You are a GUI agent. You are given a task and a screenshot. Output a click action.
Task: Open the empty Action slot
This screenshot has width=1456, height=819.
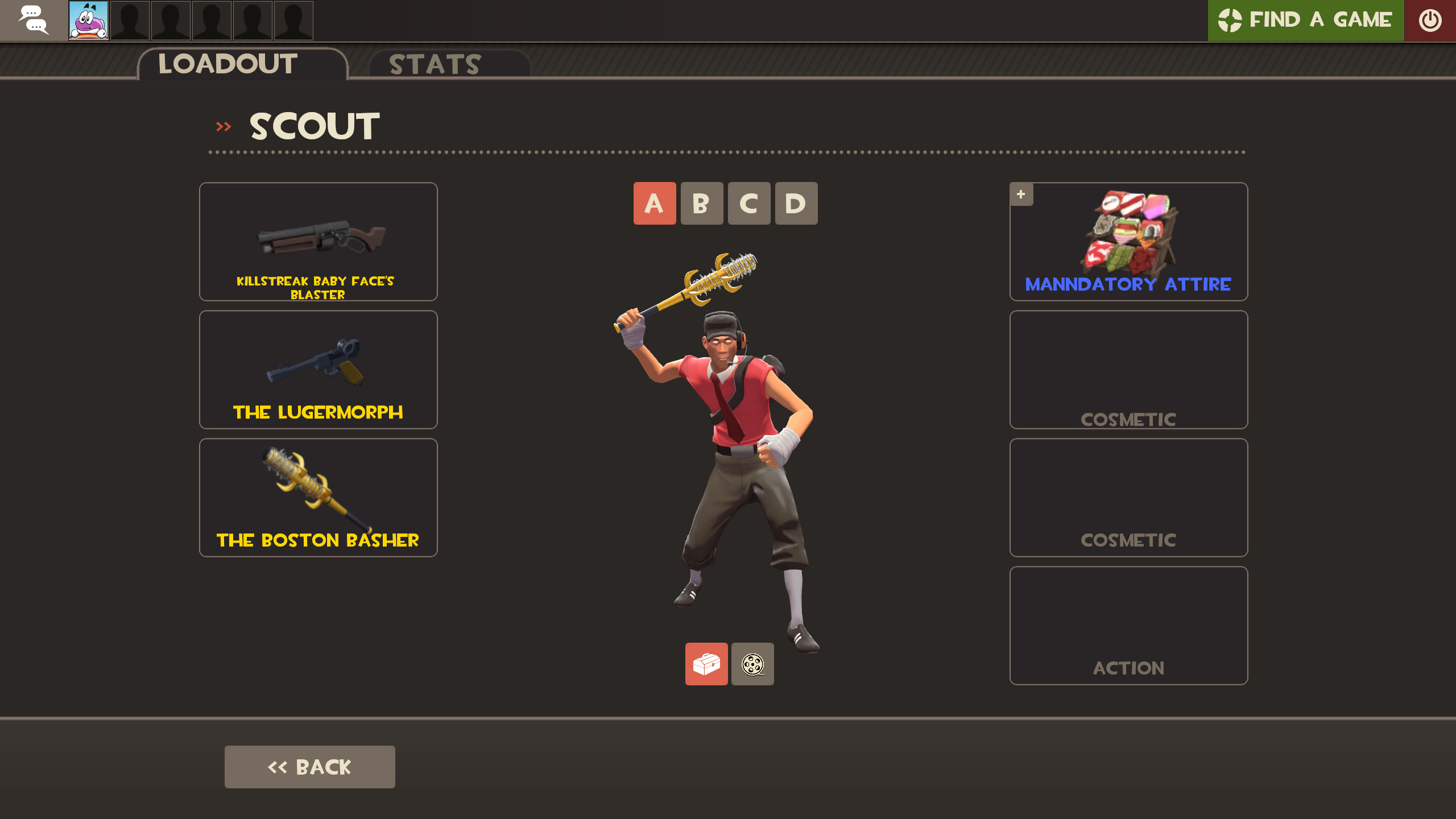1128,626
